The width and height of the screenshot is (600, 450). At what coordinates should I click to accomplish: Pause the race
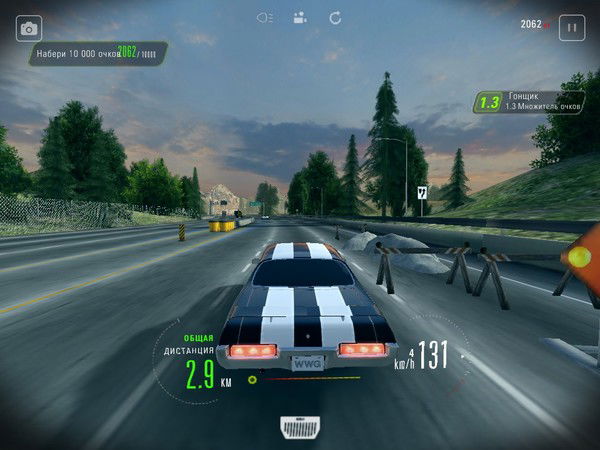pos(572,27)
